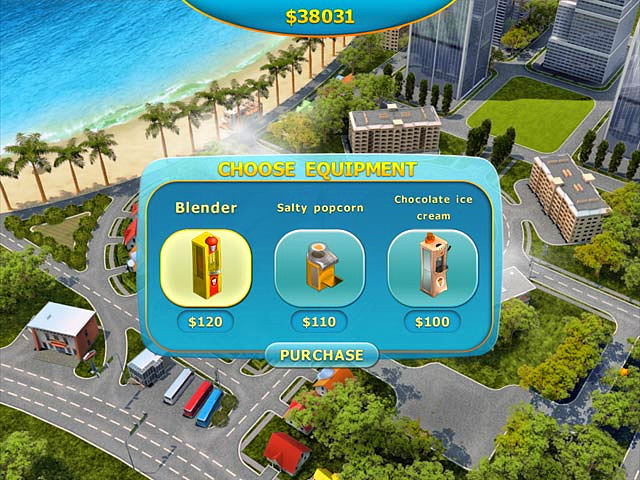Select the Blender equipment tile
This screenshot has width=640, height=480.
[205, 268]
